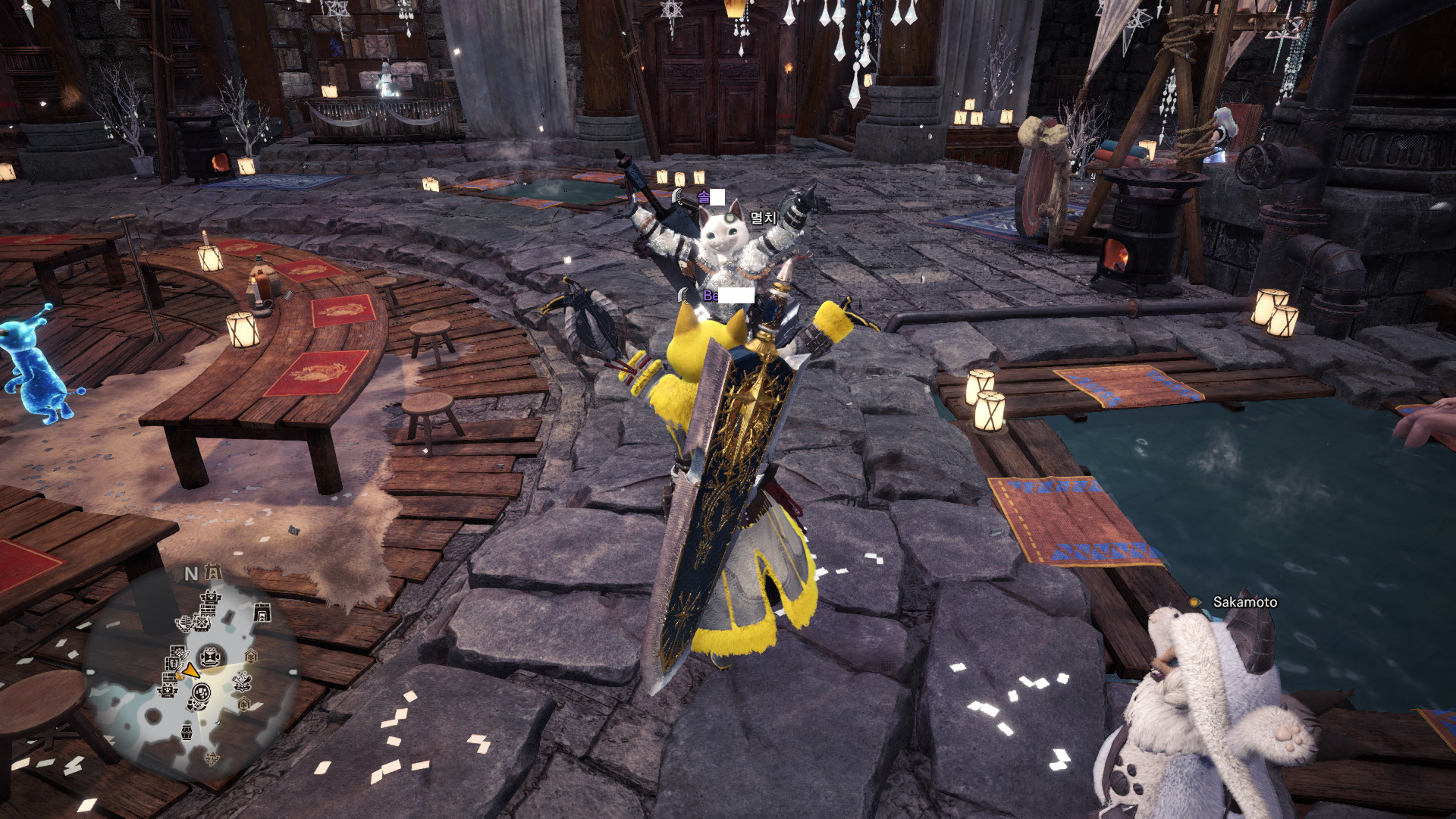This screenshot has width=1456, height=819.
Task: Click the barrel marker on the minimap
Action: pos(186,733)
